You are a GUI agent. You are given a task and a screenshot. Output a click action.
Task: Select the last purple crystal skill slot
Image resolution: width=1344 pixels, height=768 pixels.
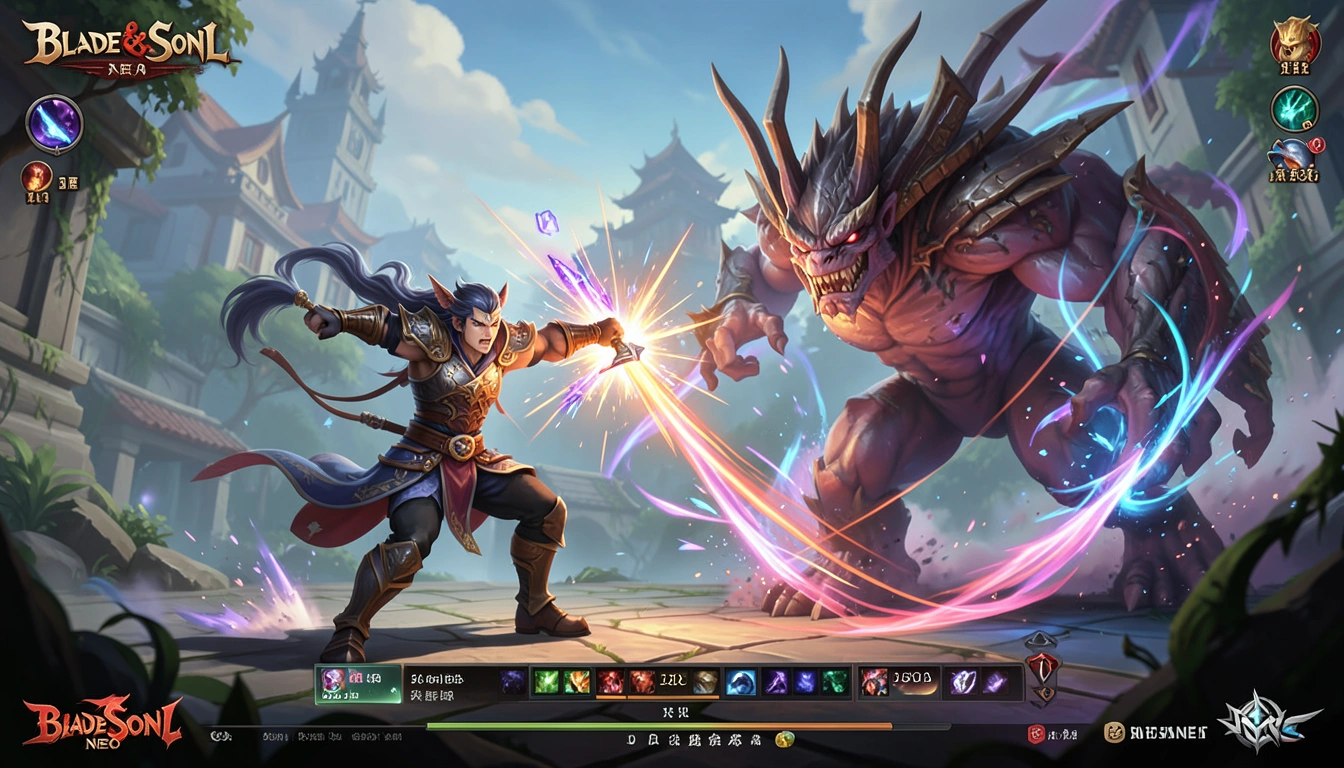click(995, 682)
